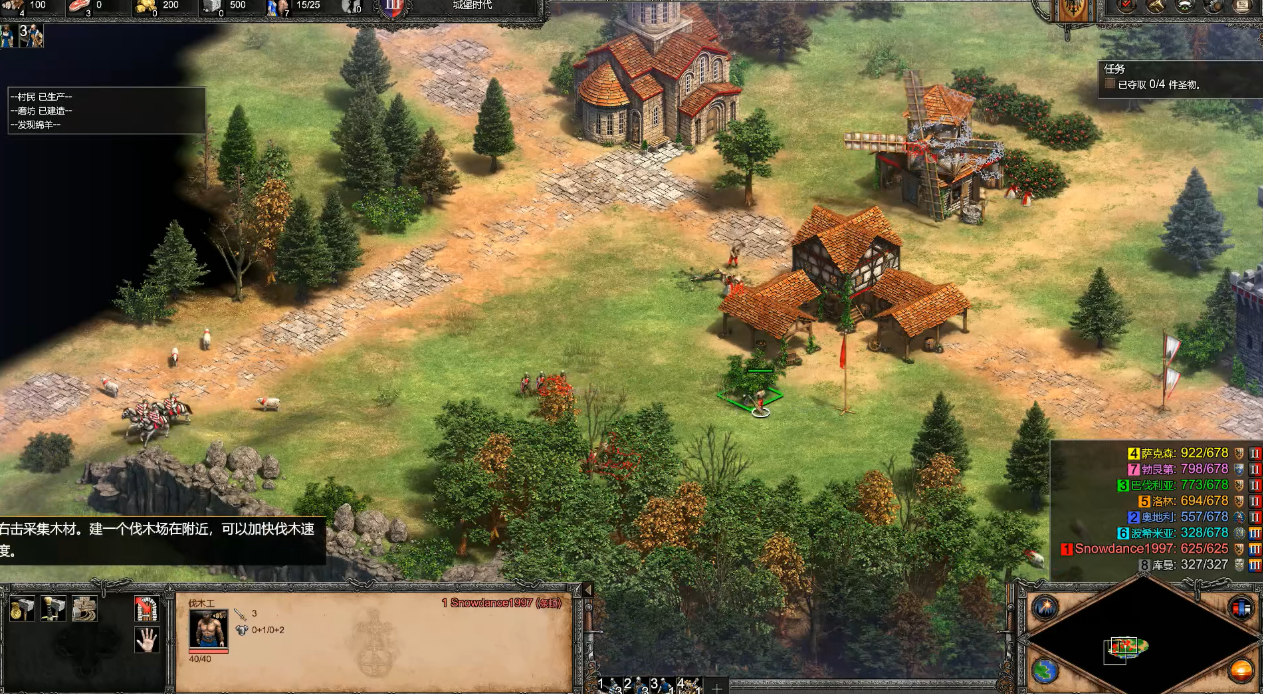
Task: Click Snowdance1997 in the score list
Action: click(1121, 549)
